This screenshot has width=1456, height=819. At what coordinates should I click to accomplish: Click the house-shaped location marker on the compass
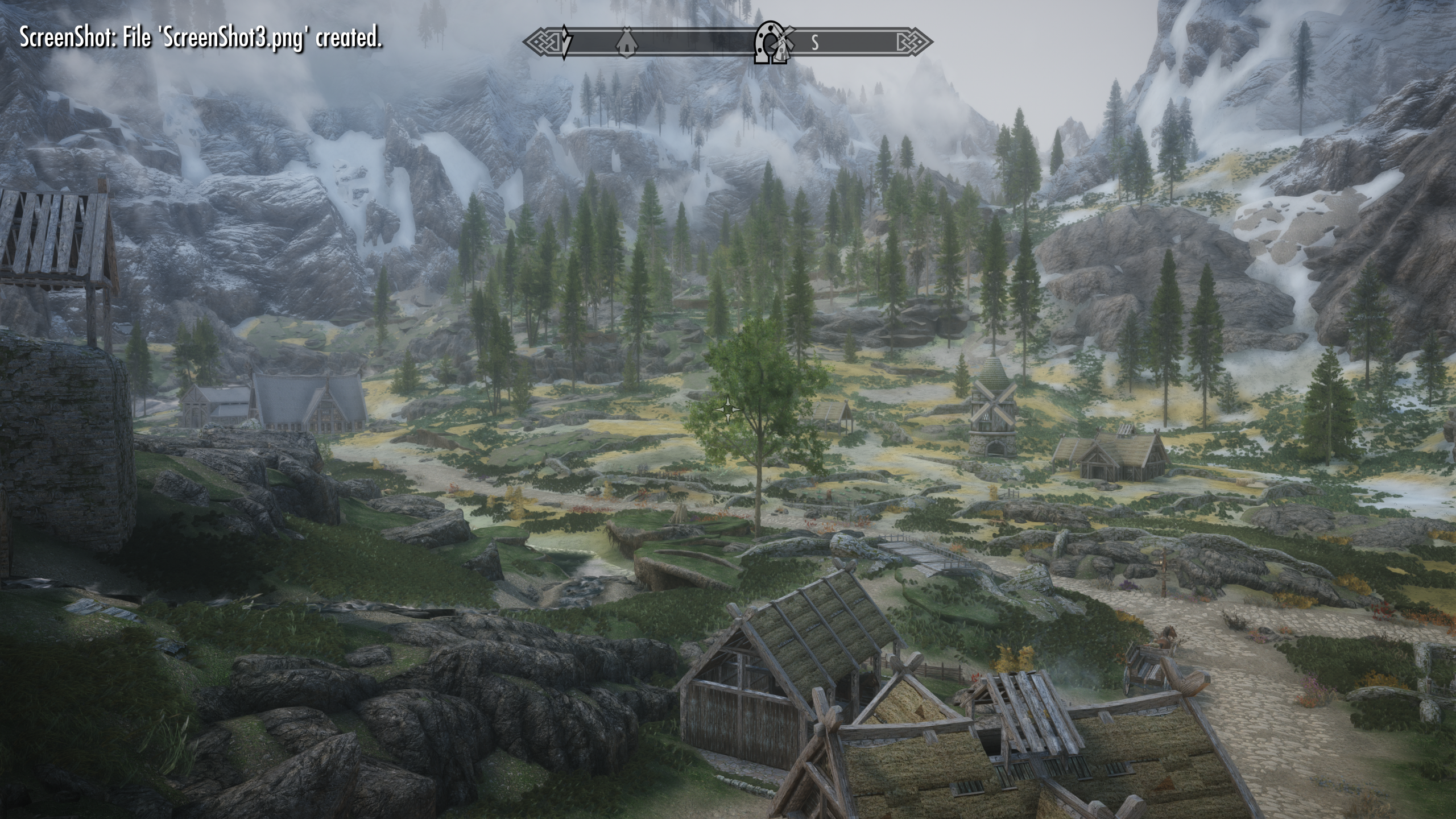coord(626,42)
